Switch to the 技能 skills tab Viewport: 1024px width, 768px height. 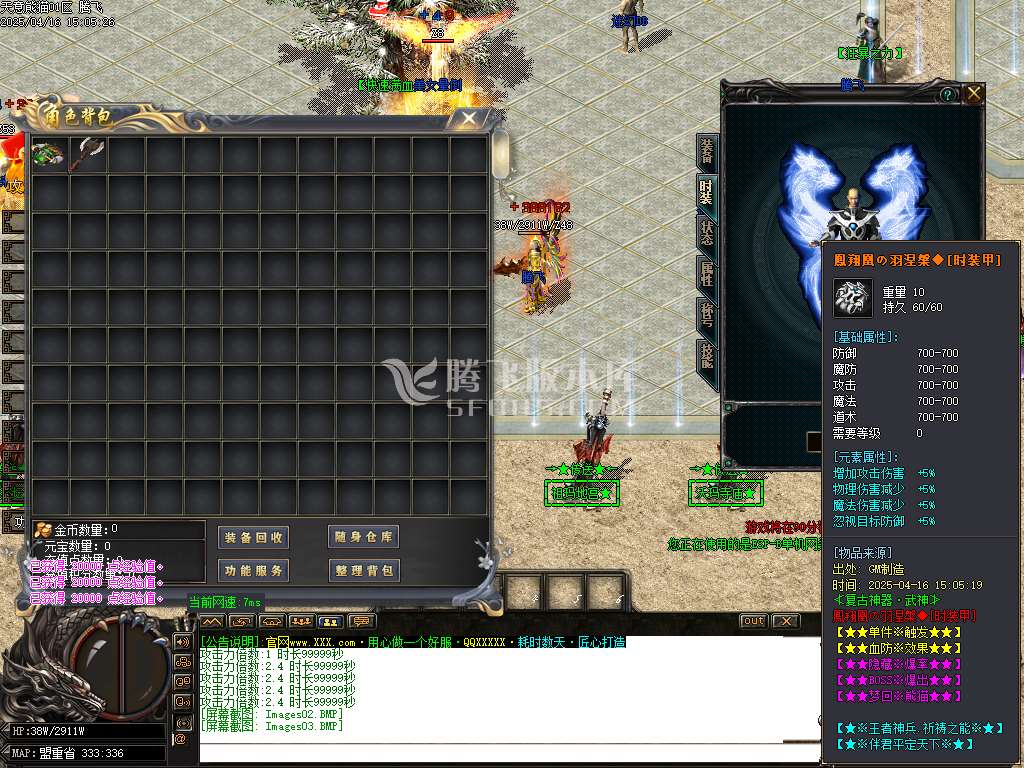pos(707,355)
